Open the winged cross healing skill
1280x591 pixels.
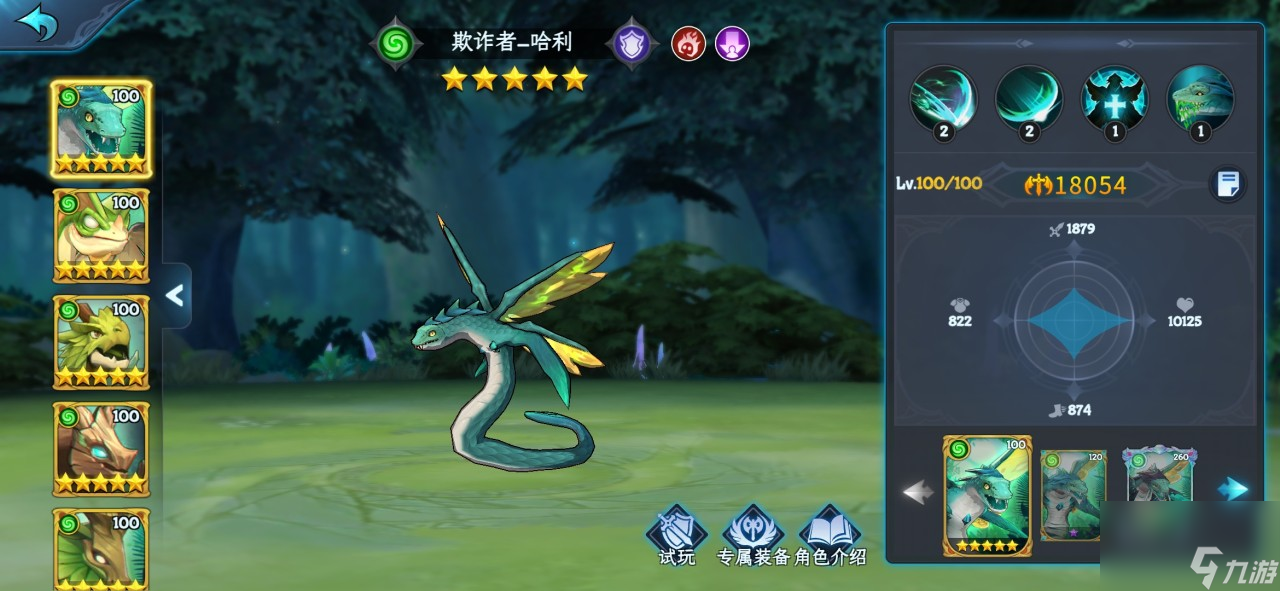click(1115, 99)
